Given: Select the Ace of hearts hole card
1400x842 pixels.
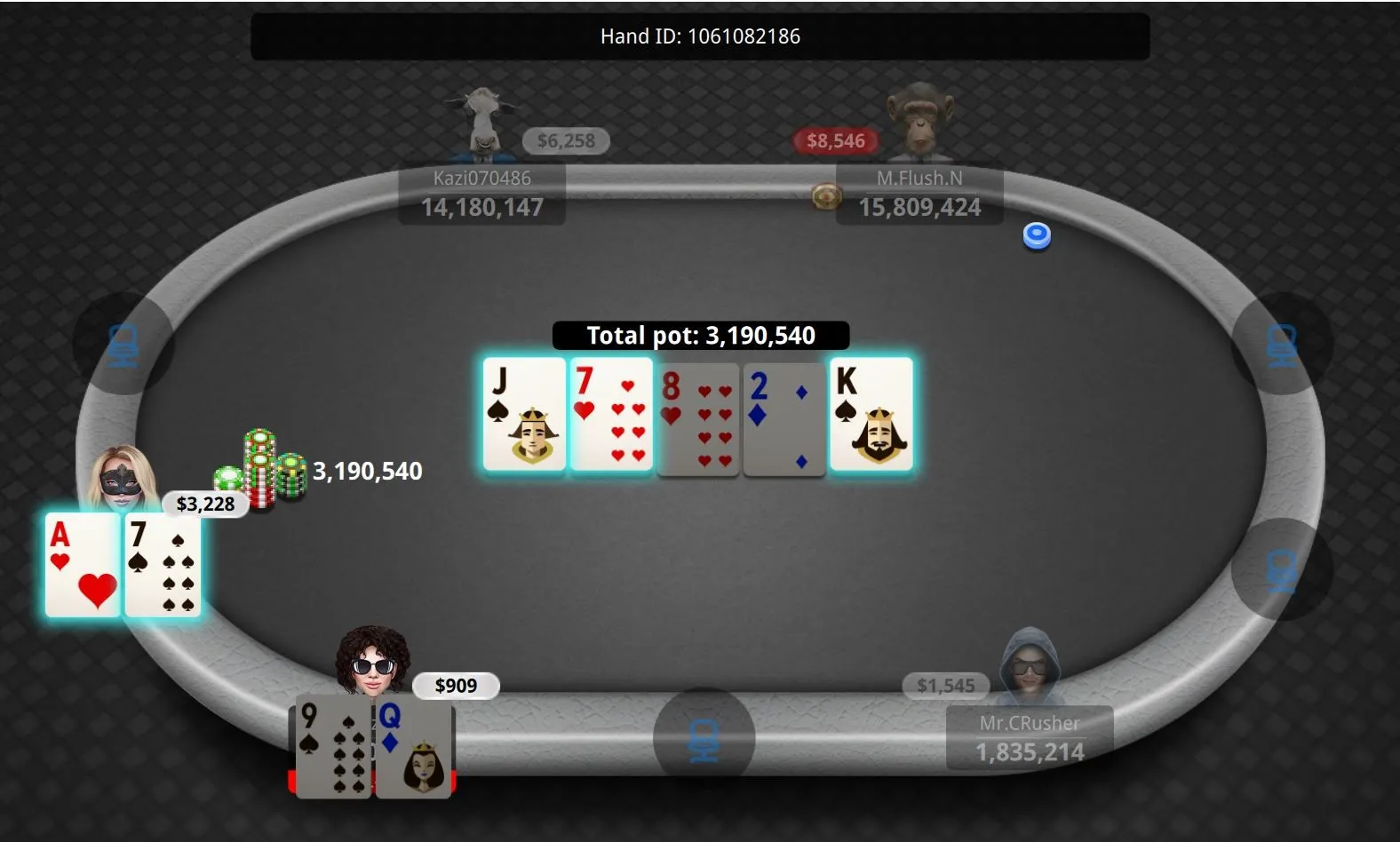Looking at the screenshot, I should tap(83, 565).
